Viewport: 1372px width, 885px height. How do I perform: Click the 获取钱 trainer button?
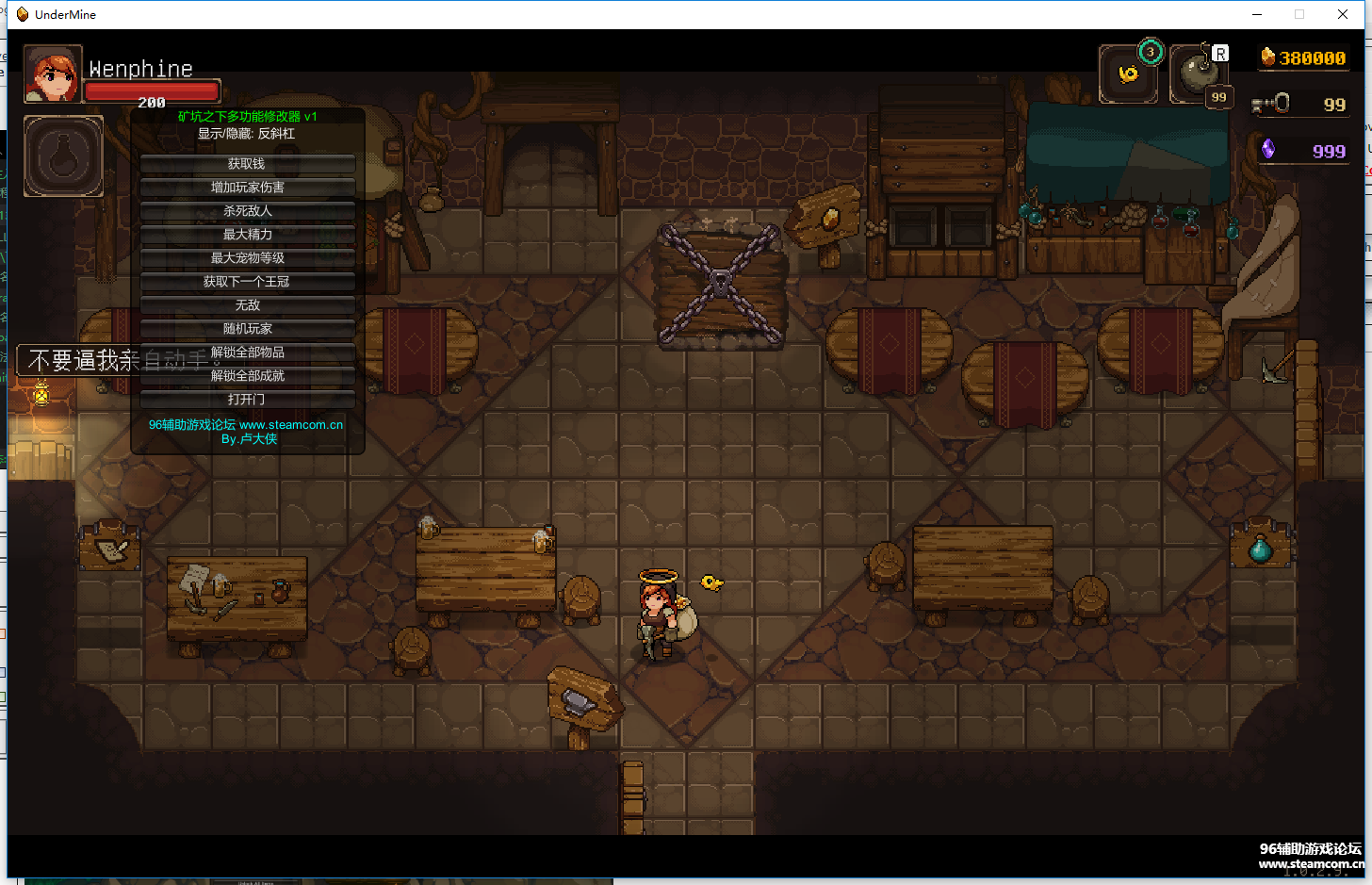(247, 164)
